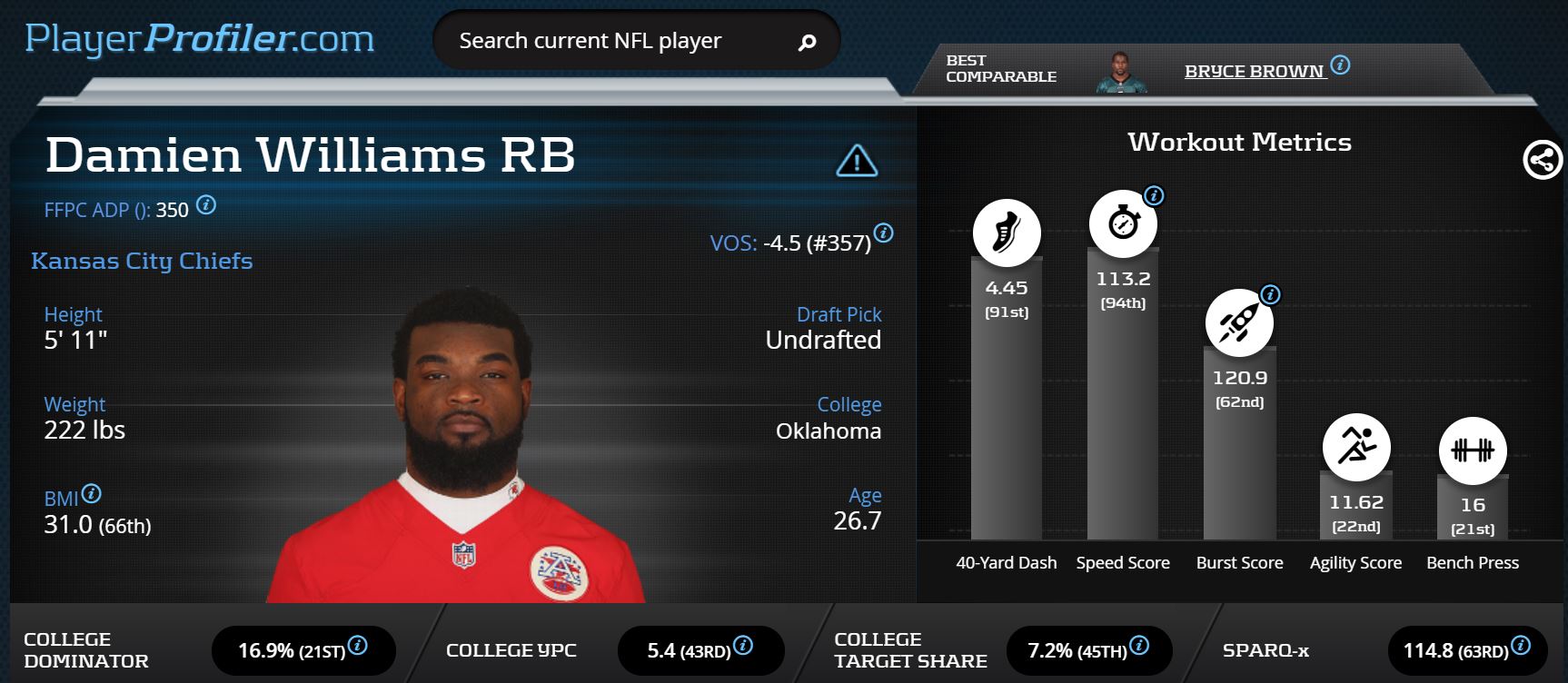Show Speed Score info tooltip
Image resolution: width=1568 pixels, height=683 pixels.
pyautogui.click(x=1154, y=195)
